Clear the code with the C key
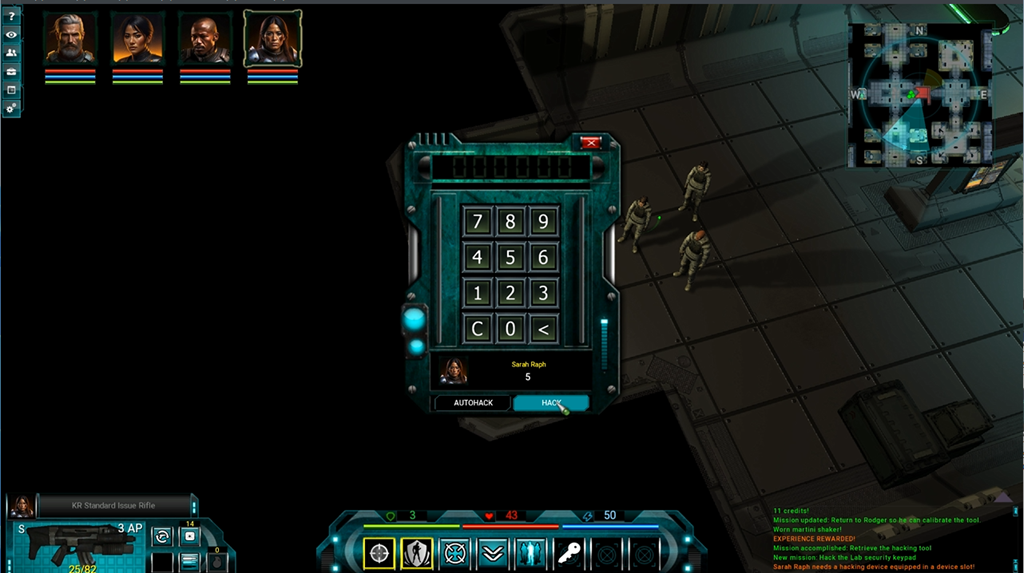 (477, 328)
